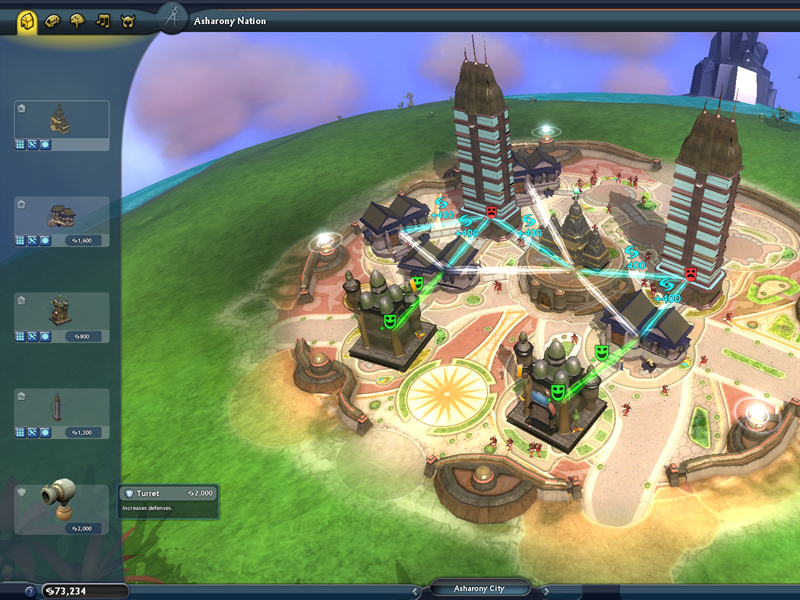Select the factory tower costing 1,200
The image size is (800, 600).
61,406
